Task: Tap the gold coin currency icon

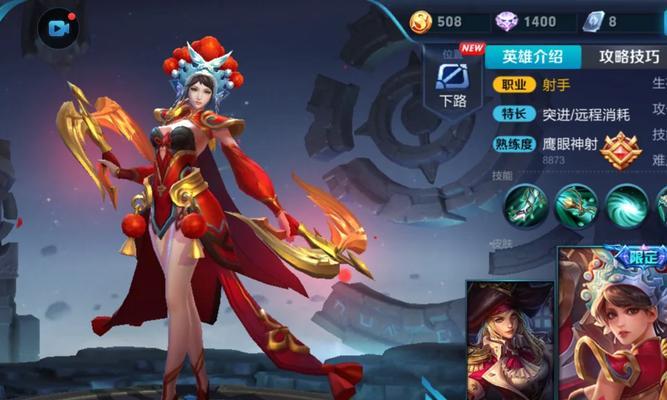Action: pos(423,21)
